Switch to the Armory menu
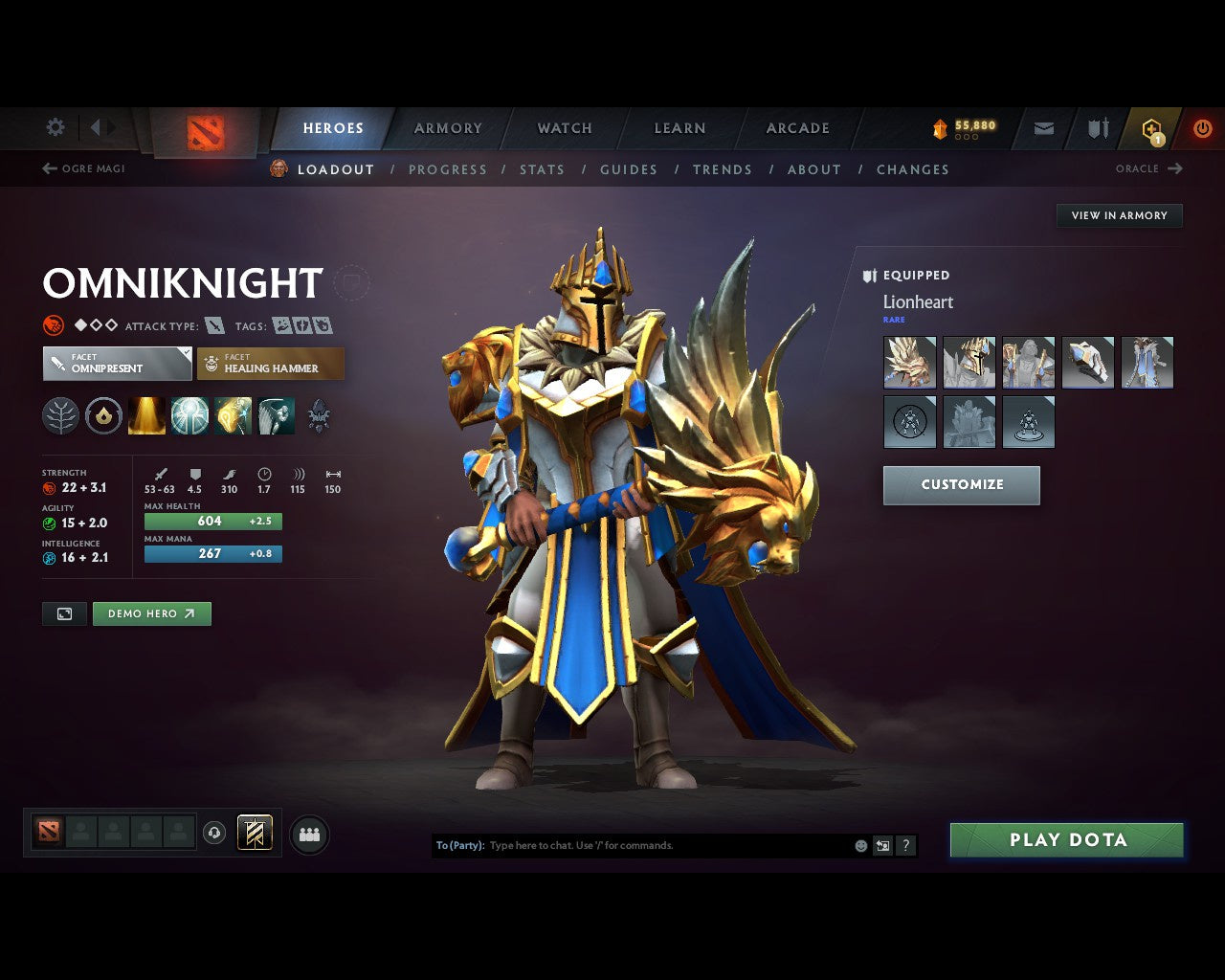Viewport: 1225px width, 980px height. click(x=447, y=128)
